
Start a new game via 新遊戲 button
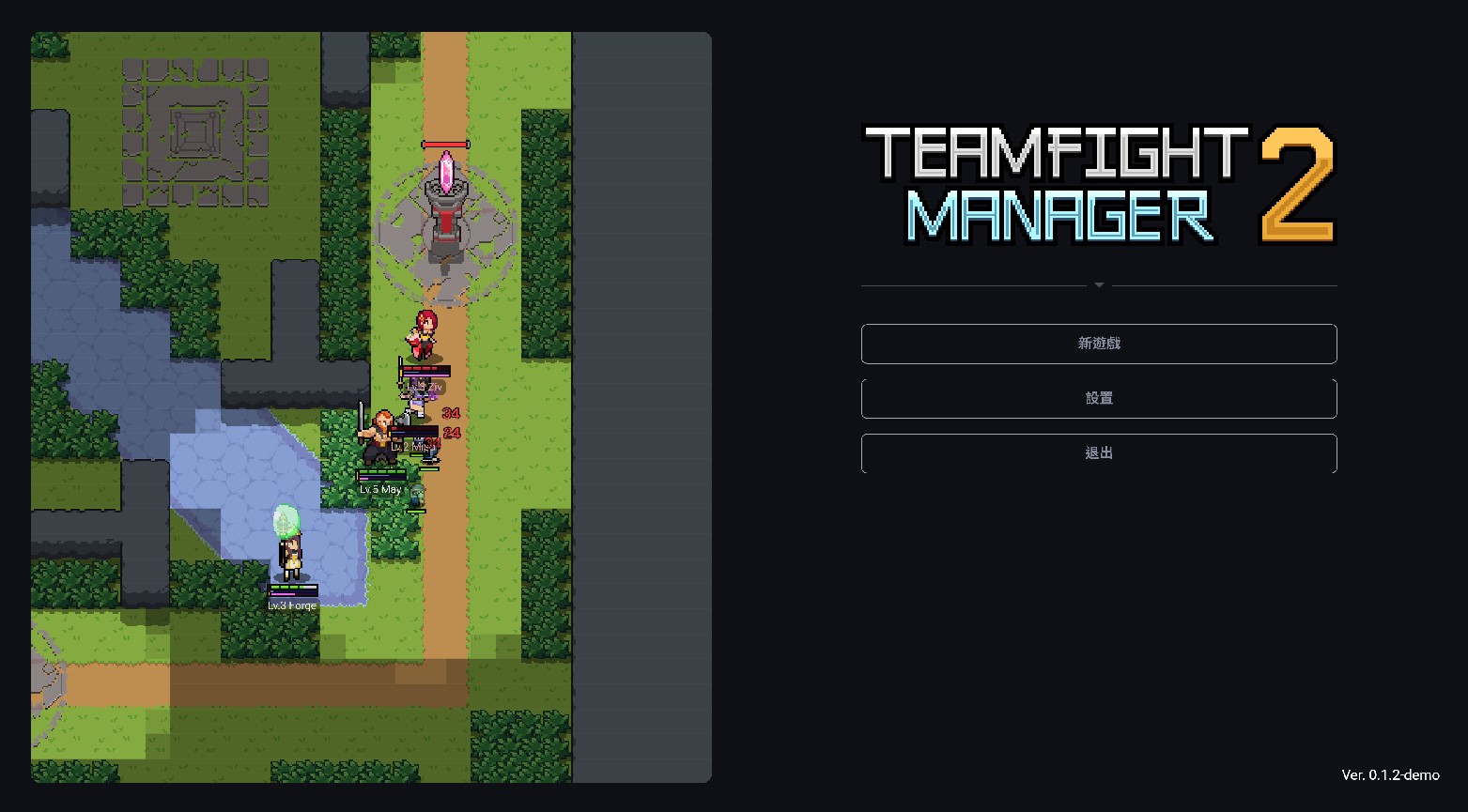pyautogui.click(x=1098, y=344)
